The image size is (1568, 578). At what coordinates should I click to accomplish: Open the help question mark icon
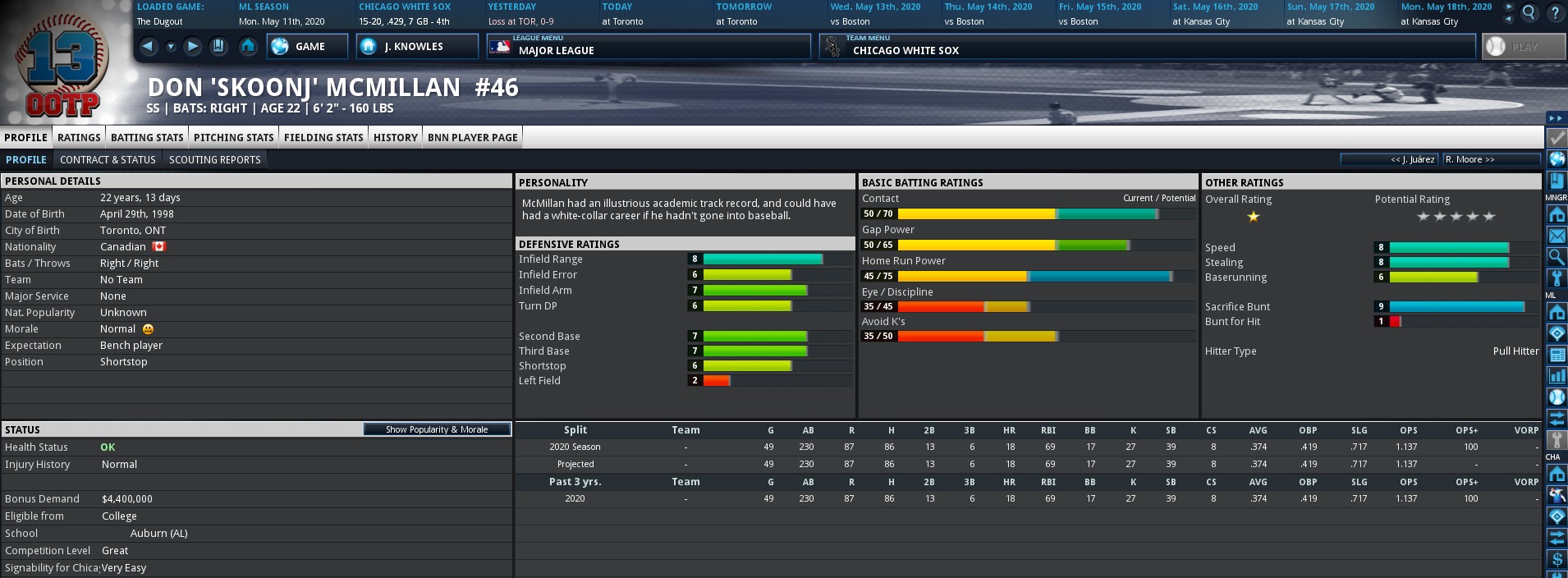(x=1555, y=12)
